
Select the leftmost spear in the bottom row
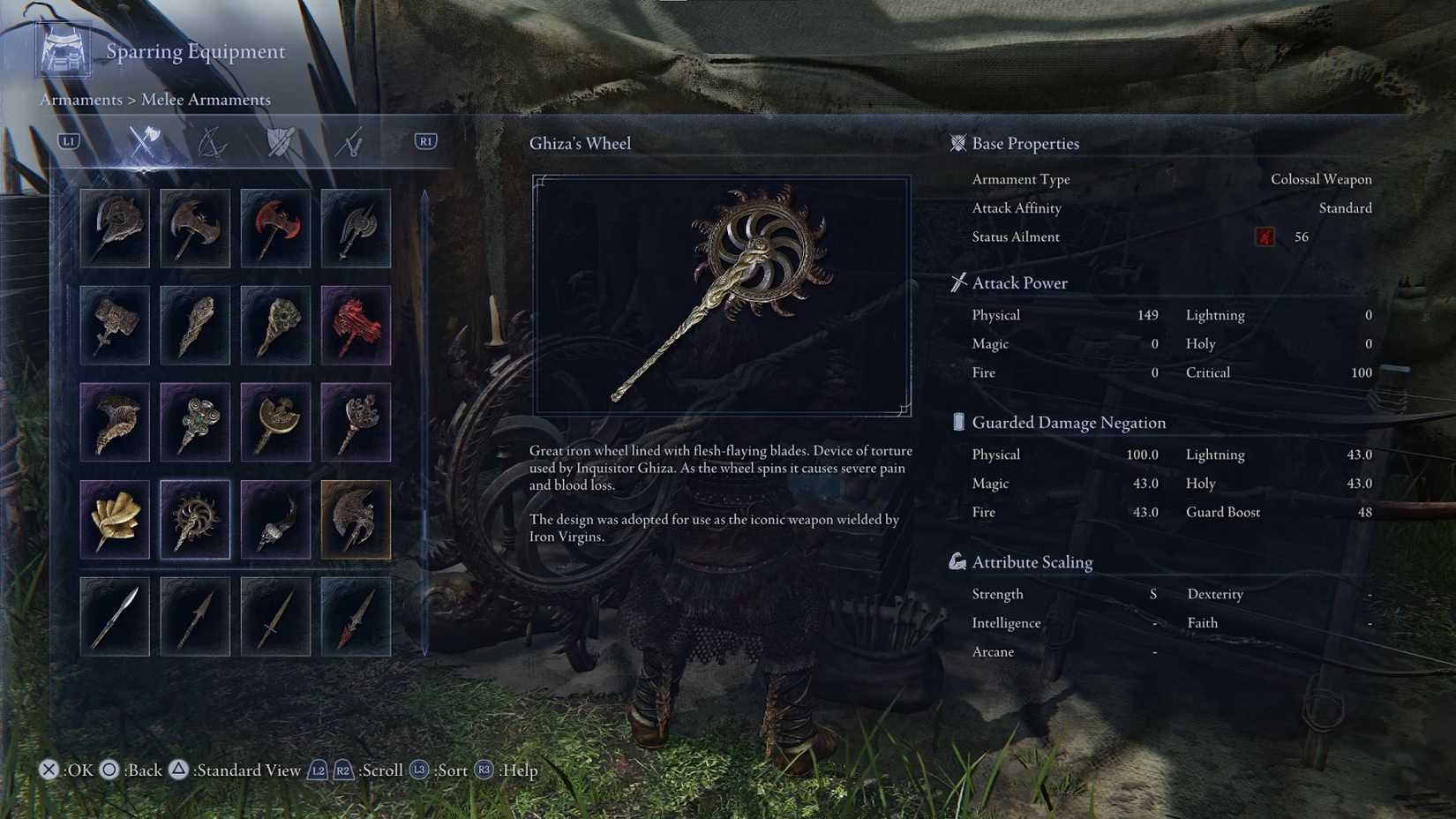tap(115, 617)
